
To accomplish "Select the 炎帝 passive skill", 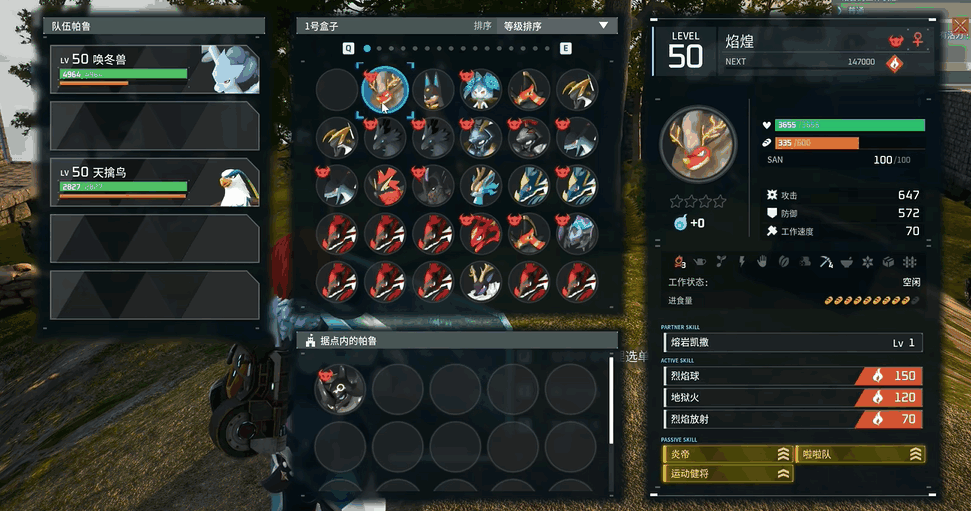I will click(727, 454).
